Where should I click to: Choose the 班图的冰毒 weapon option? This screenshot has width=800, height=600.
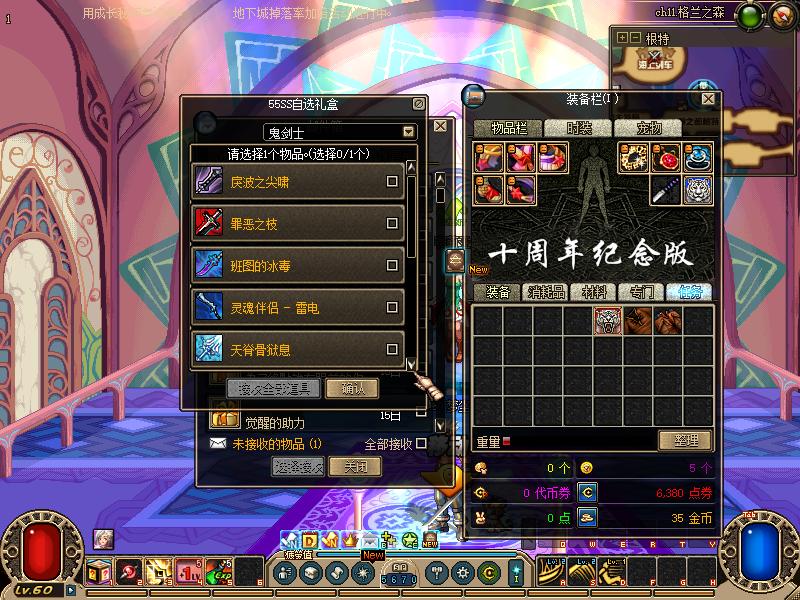point(392,266)
